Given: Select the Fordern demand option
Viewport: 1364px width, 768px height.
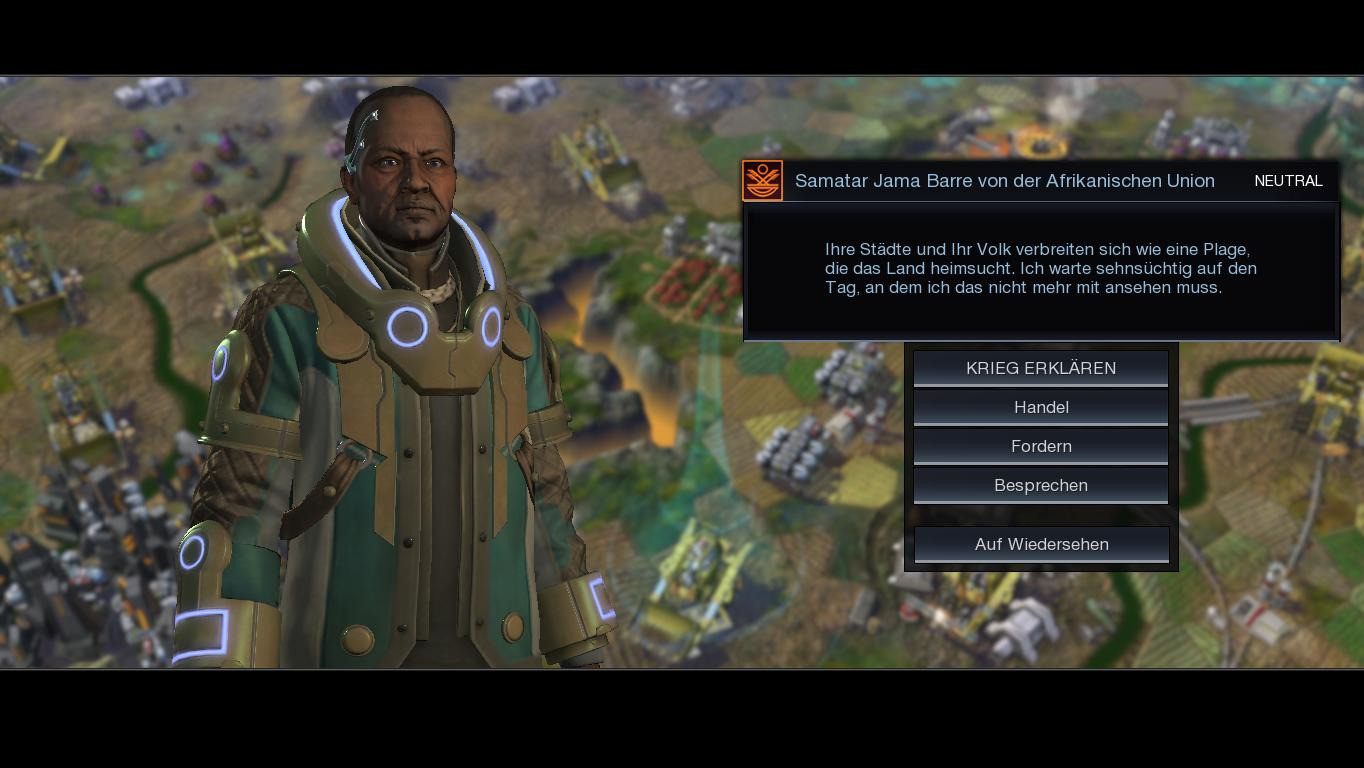Looking at the screenshot, I should [x=1041, y=446].
